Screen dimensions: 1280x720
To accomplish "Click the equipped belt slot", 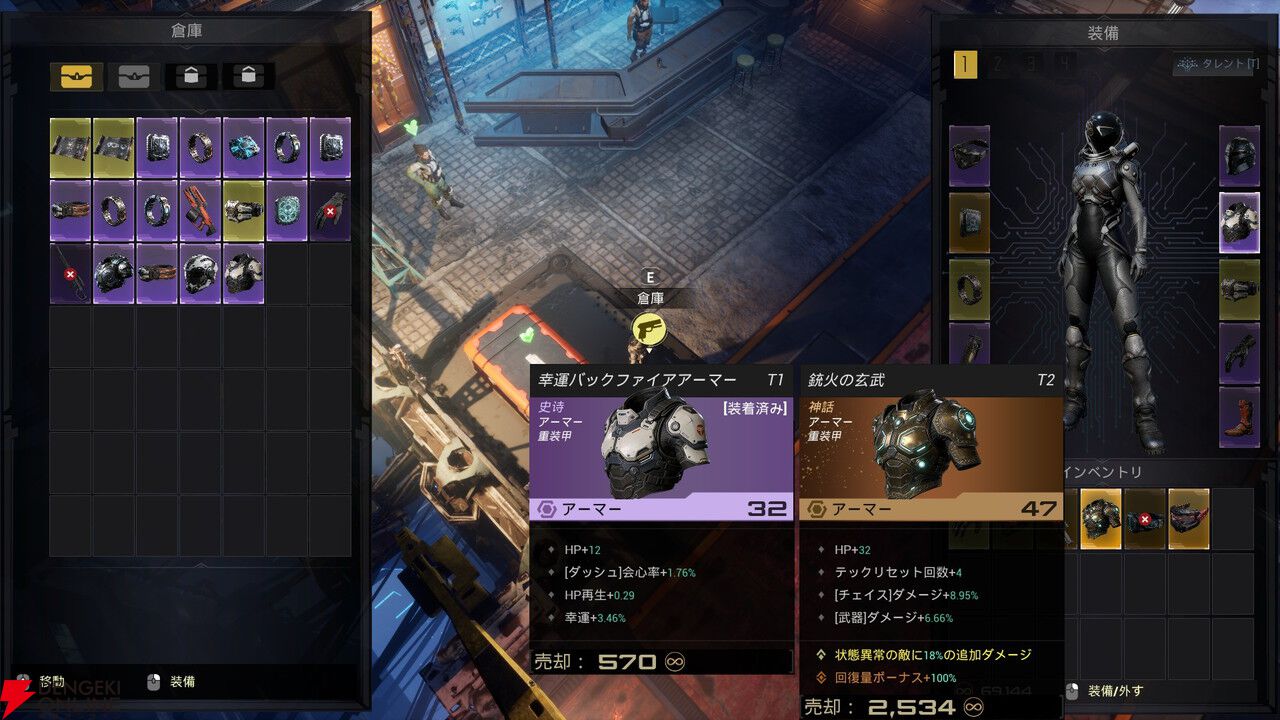I will (1239, 288).
